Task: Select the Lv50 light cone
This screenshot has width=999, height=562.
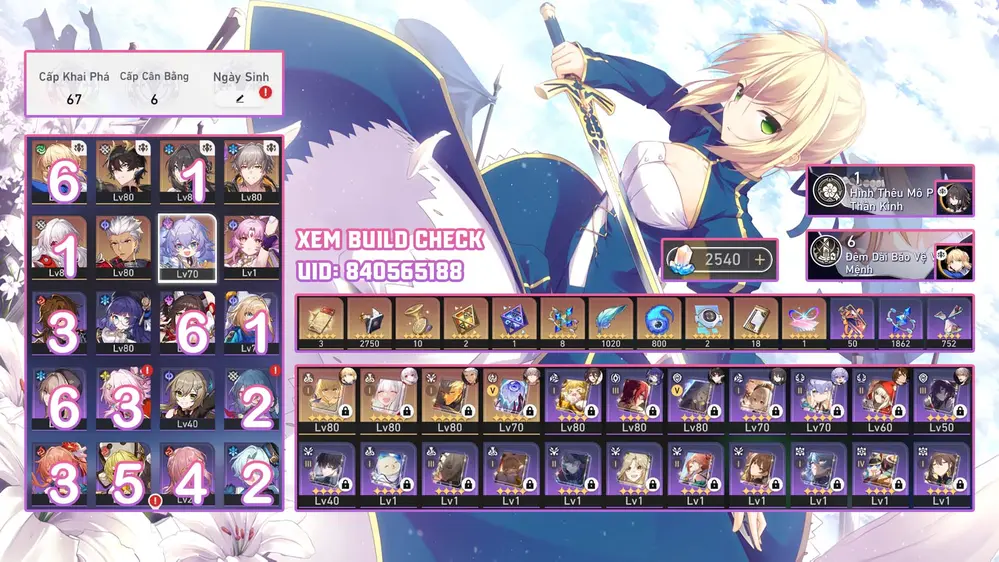Action: [x=942, y=400]
